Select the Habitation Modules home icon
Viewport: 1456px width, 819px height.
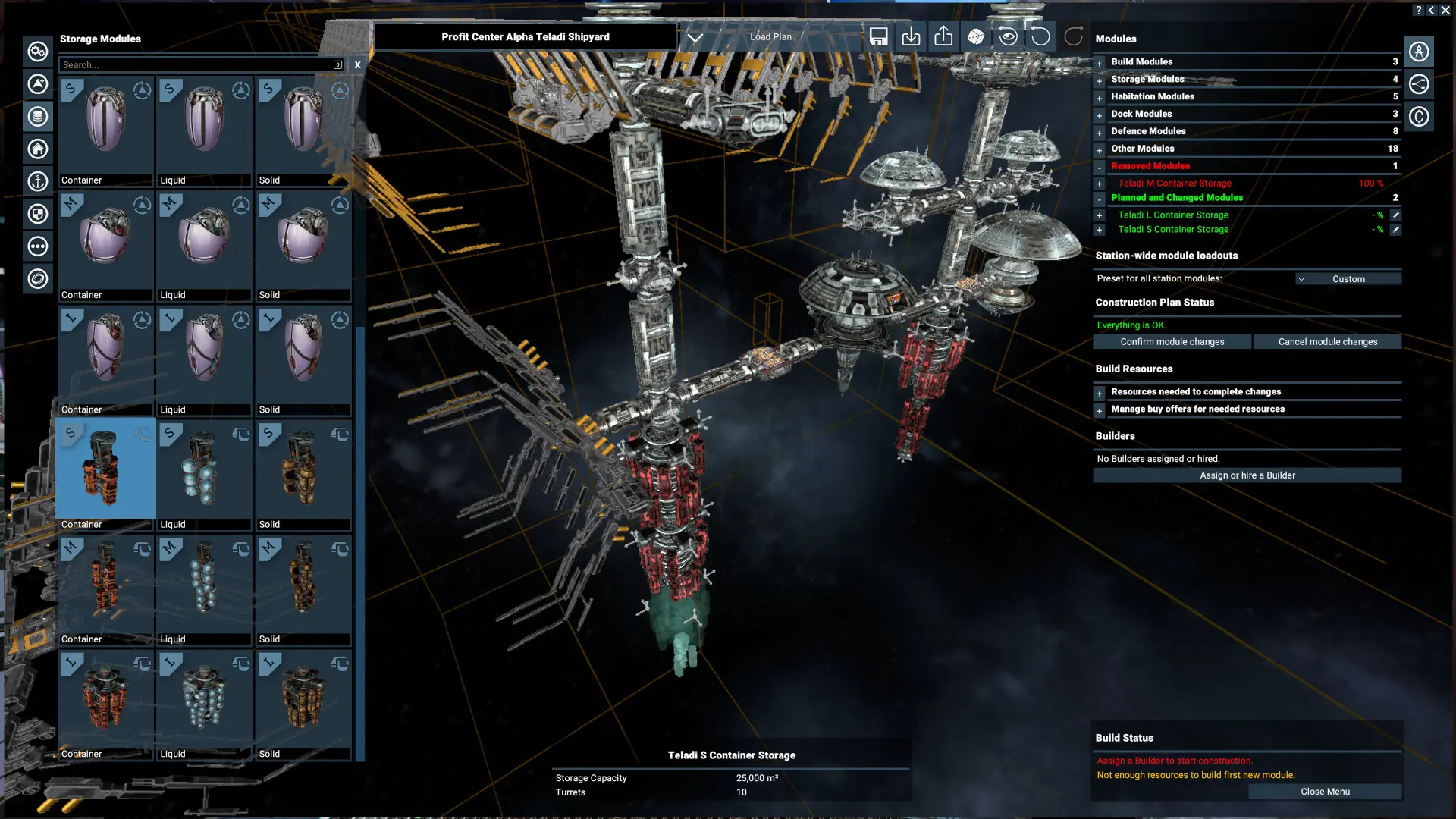pos(37,149)
